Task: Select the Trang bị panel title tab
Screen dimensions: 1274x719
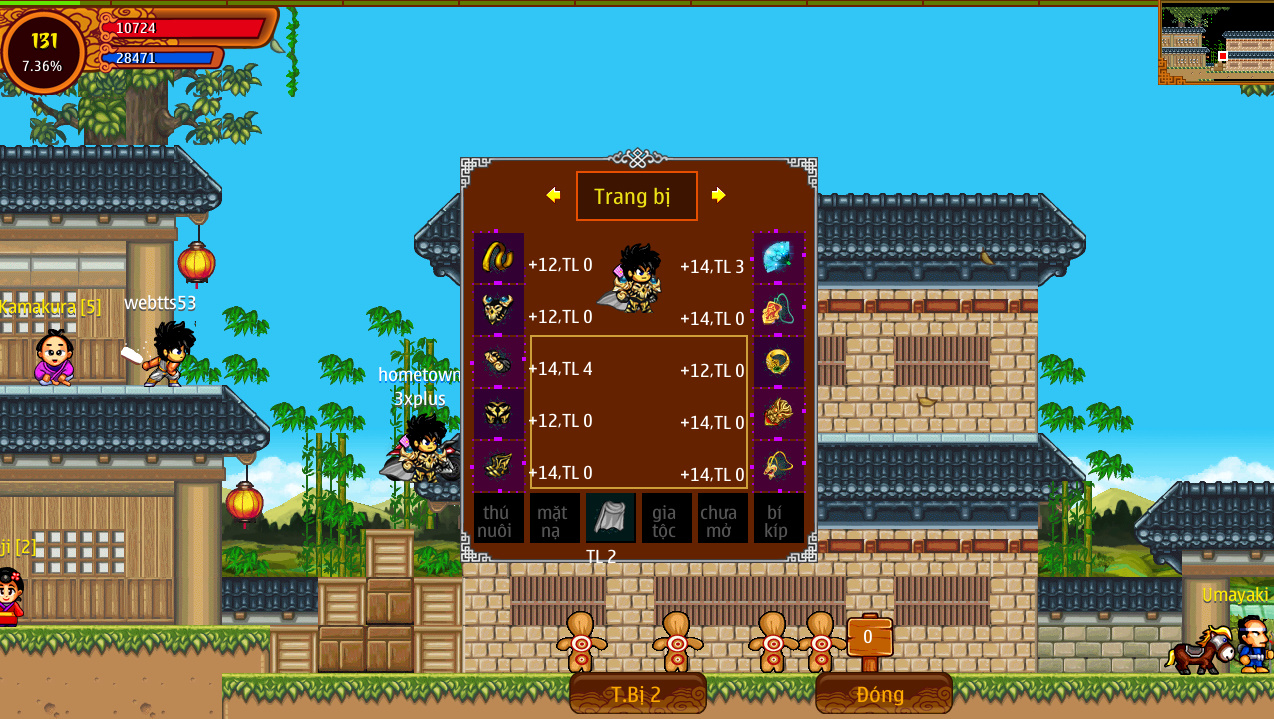Action: click(636, 196)
